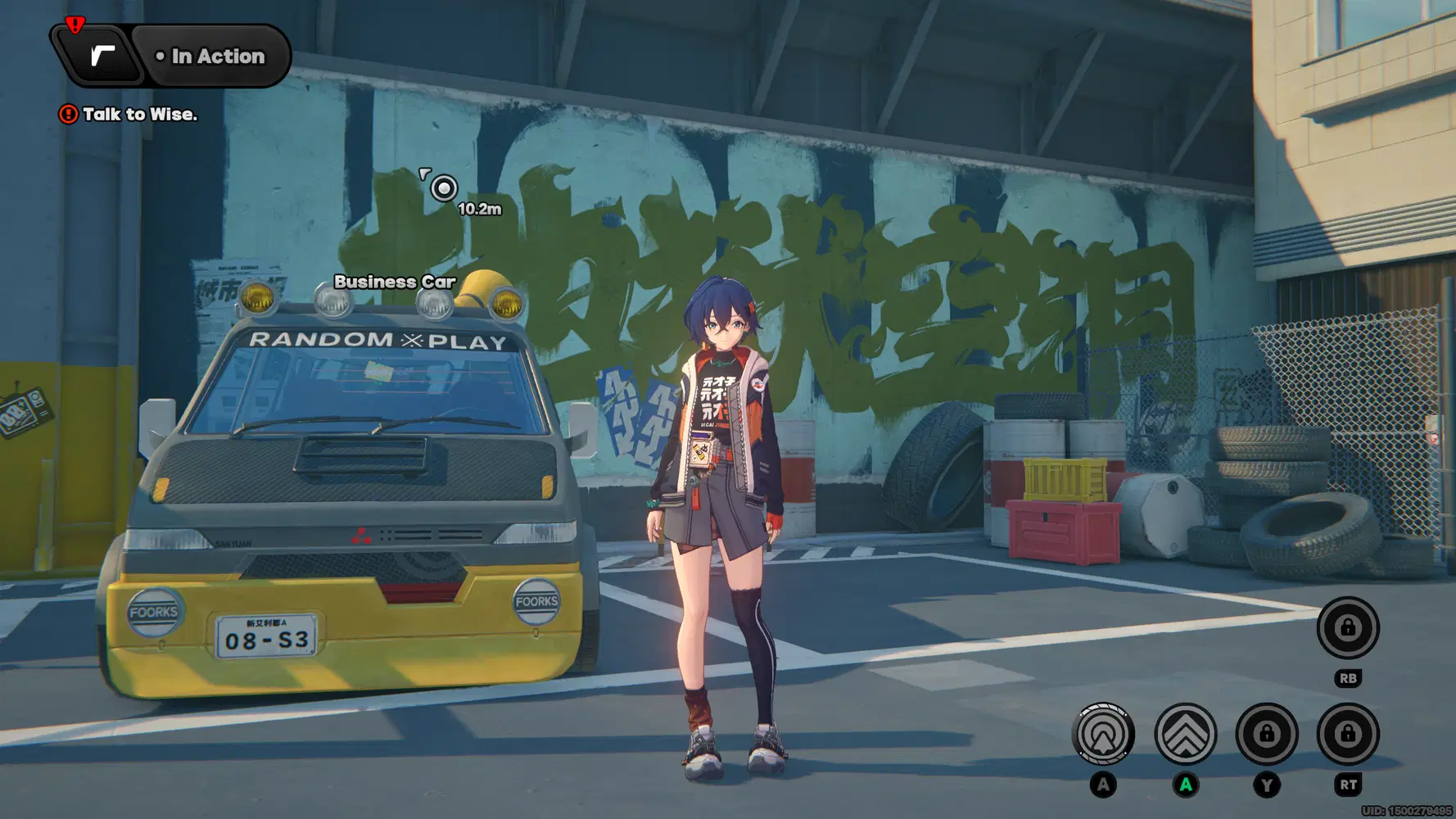Activate the double-chevron sprint icon

point(1185,734)
